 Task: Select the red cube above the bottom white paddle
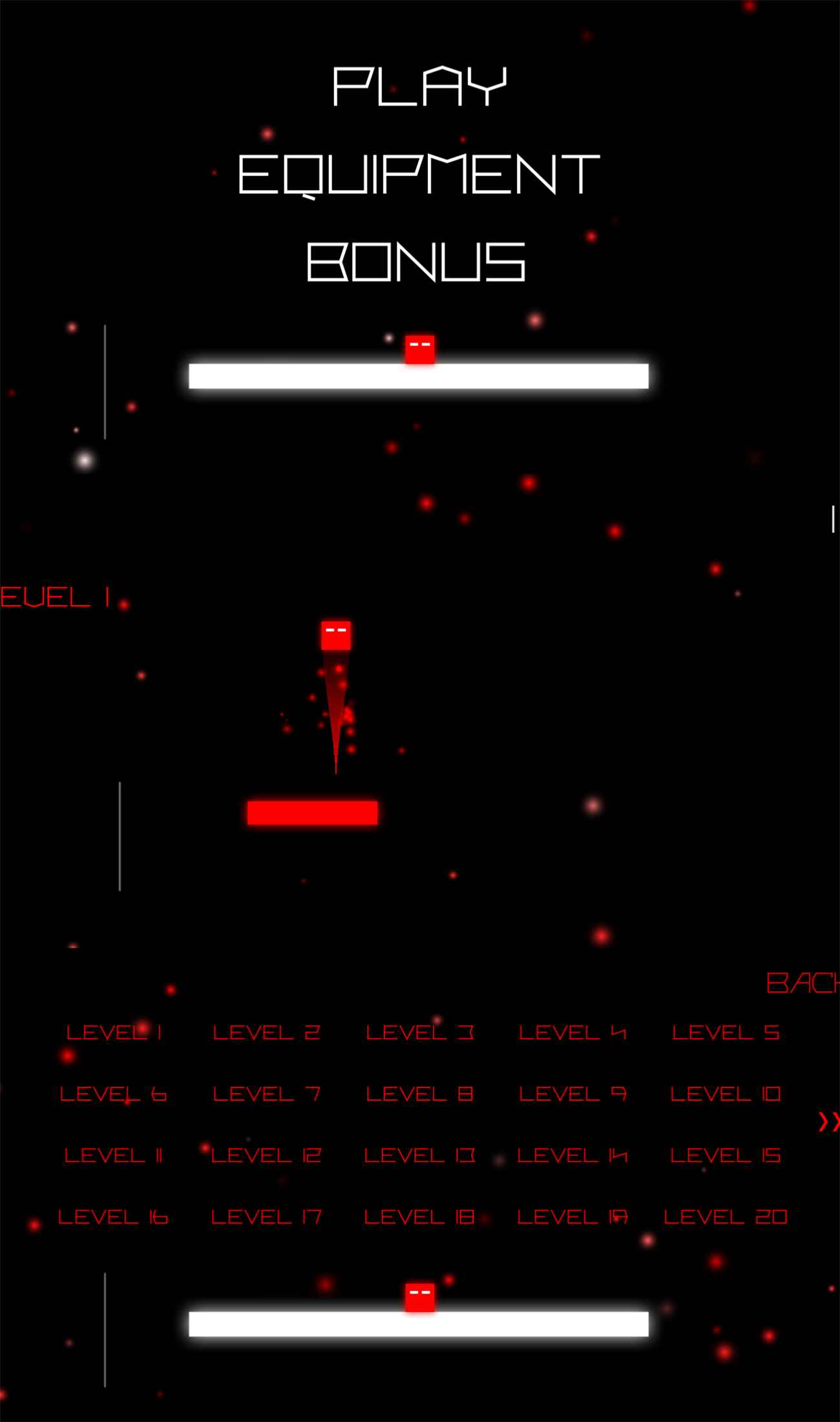pos(419,1298)
